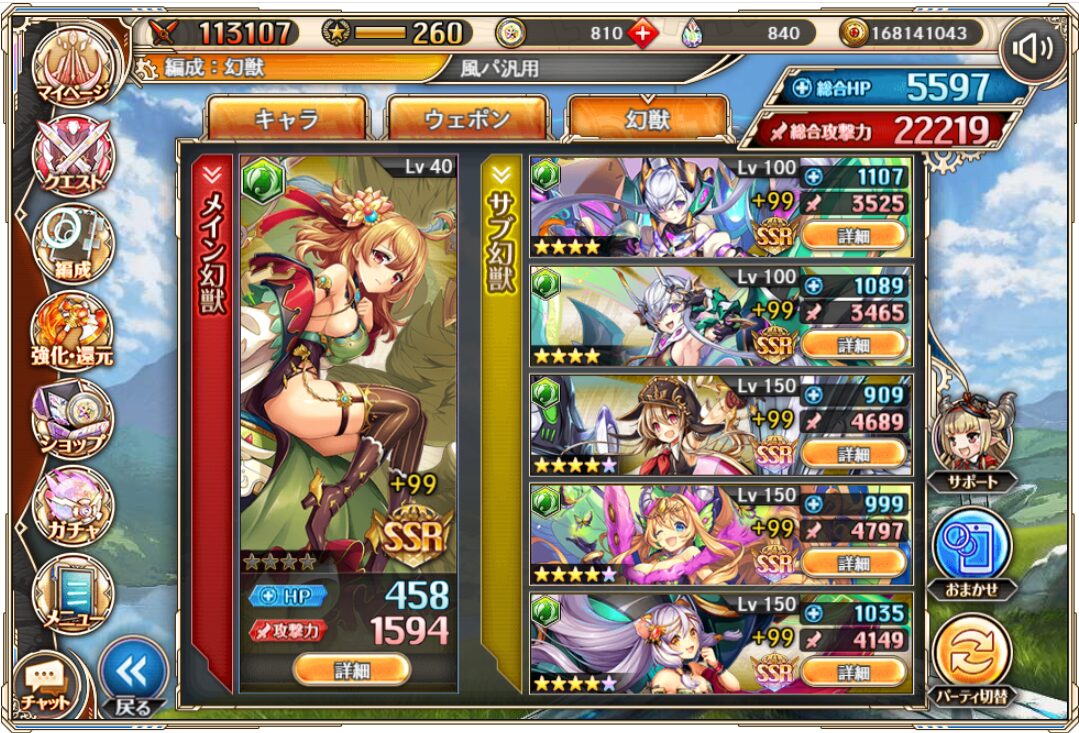The image size is (1079, 733).
Task: Select the 幻獣 tab
Action: (x=647, y=121)
